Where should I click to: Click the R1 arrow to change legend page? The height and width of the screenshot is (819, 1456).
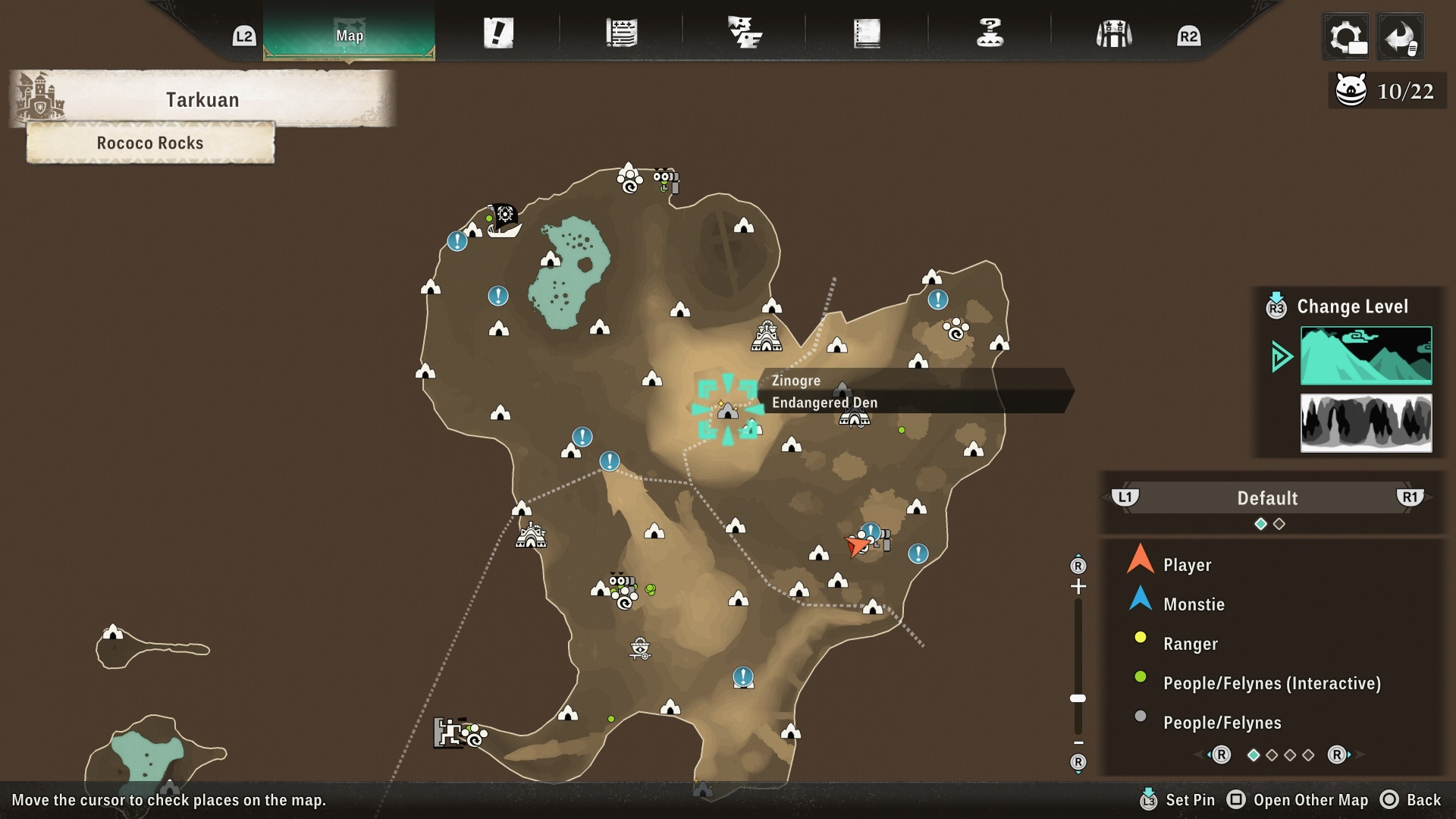[1412, 498]
